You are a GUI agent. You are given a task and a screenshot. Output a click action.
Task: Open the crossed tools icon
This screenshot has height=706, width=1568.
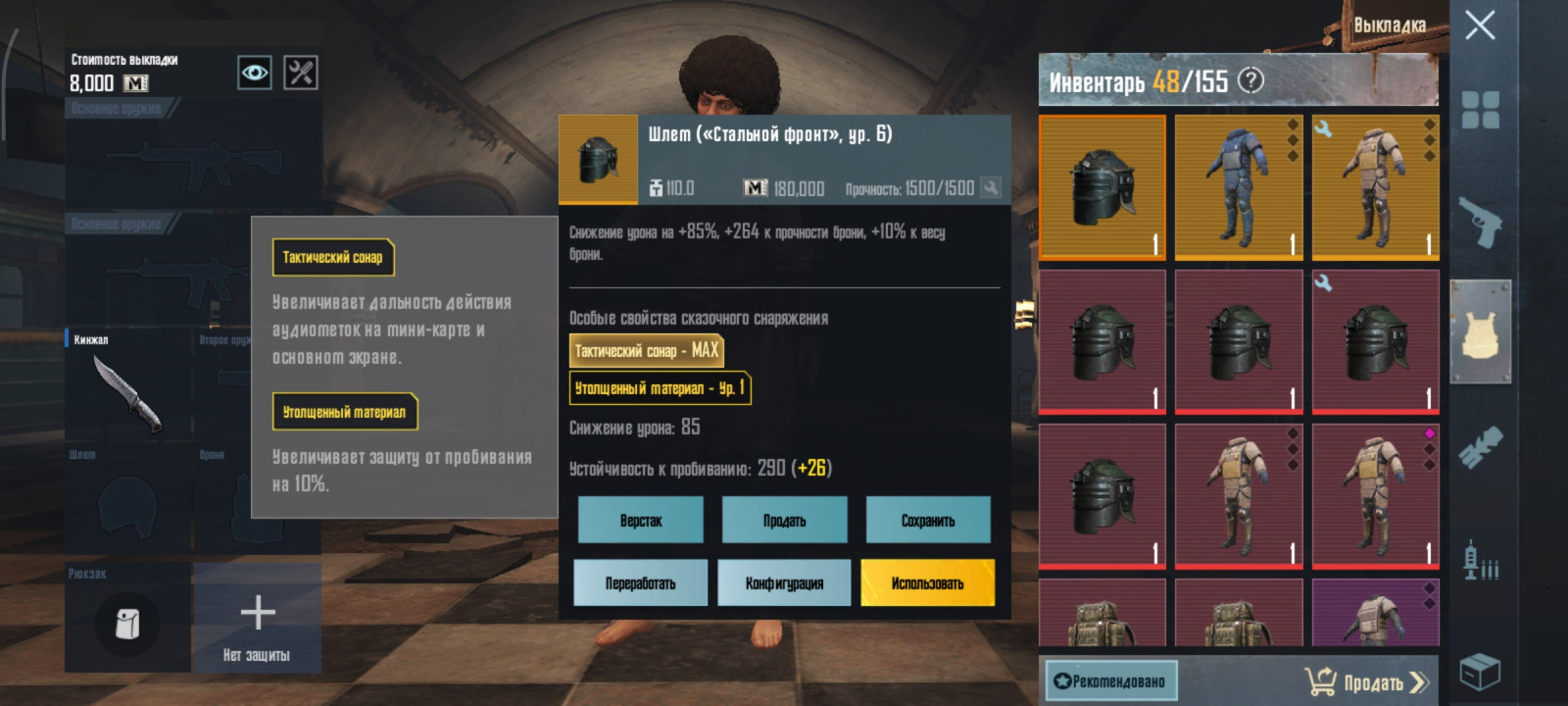301,73
